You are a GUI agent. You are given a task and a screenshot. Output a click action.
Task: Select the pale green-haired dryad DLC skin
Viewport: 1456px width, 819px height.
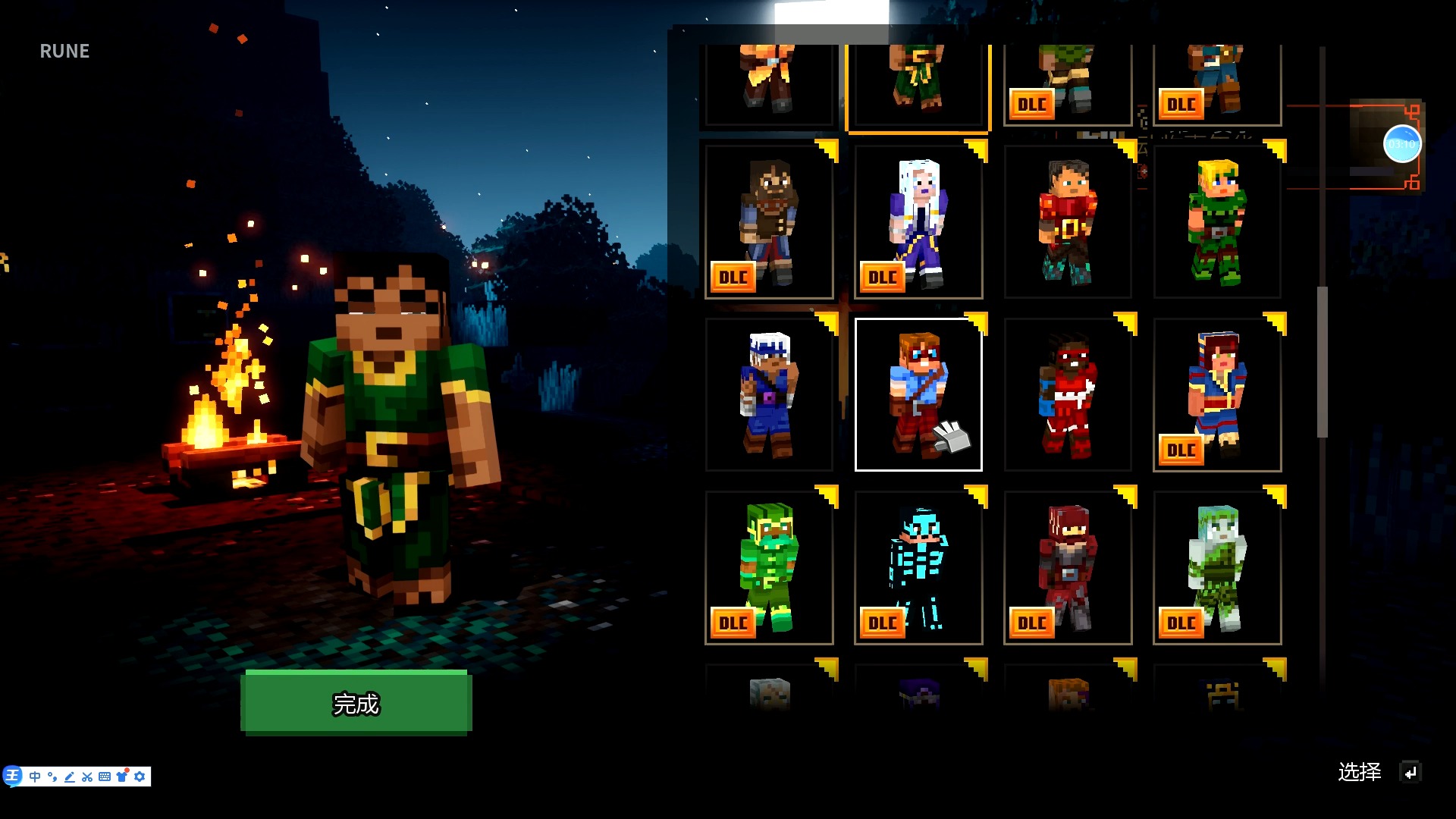pyautogui.click(x=1217, y=567)
